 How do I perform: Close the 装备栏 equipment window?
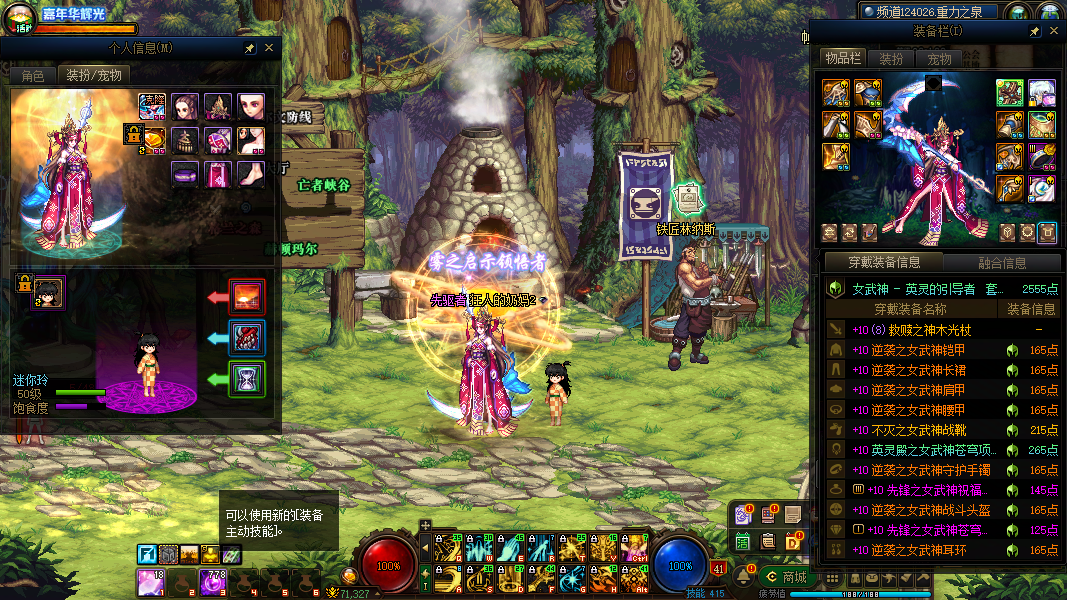pyautogui.click(x=1053, y=33)
